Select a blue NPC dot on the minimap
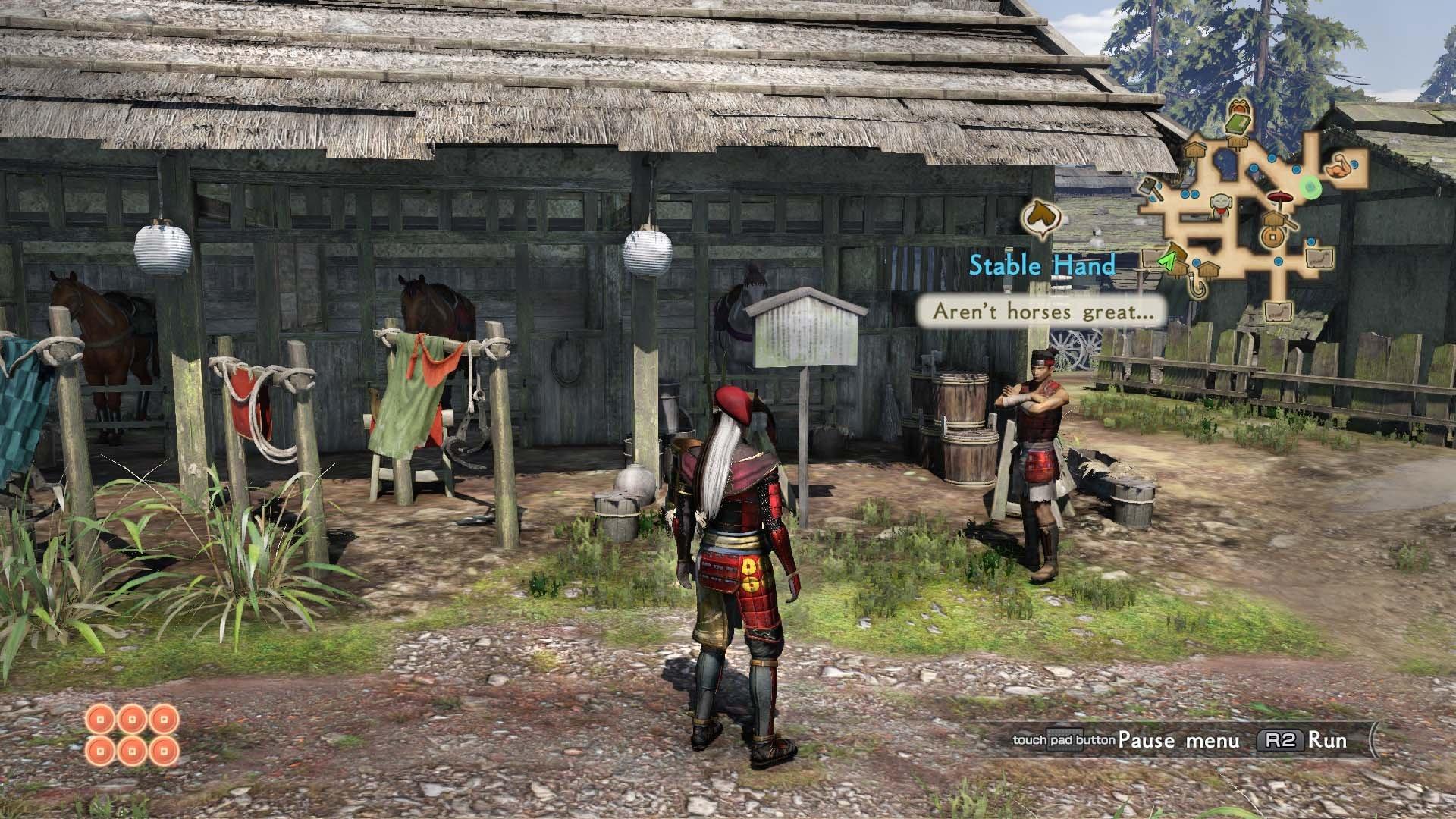 tap(1272, 158)
